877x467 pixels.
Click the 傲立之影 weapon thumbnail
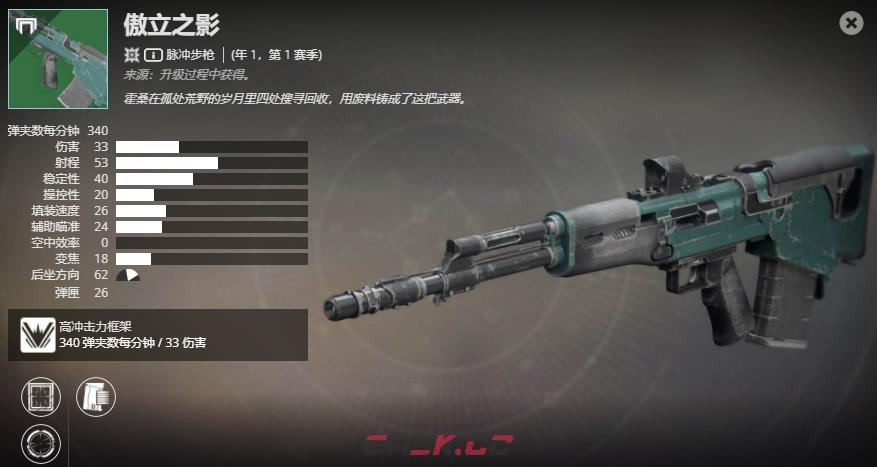coord(58,59)
